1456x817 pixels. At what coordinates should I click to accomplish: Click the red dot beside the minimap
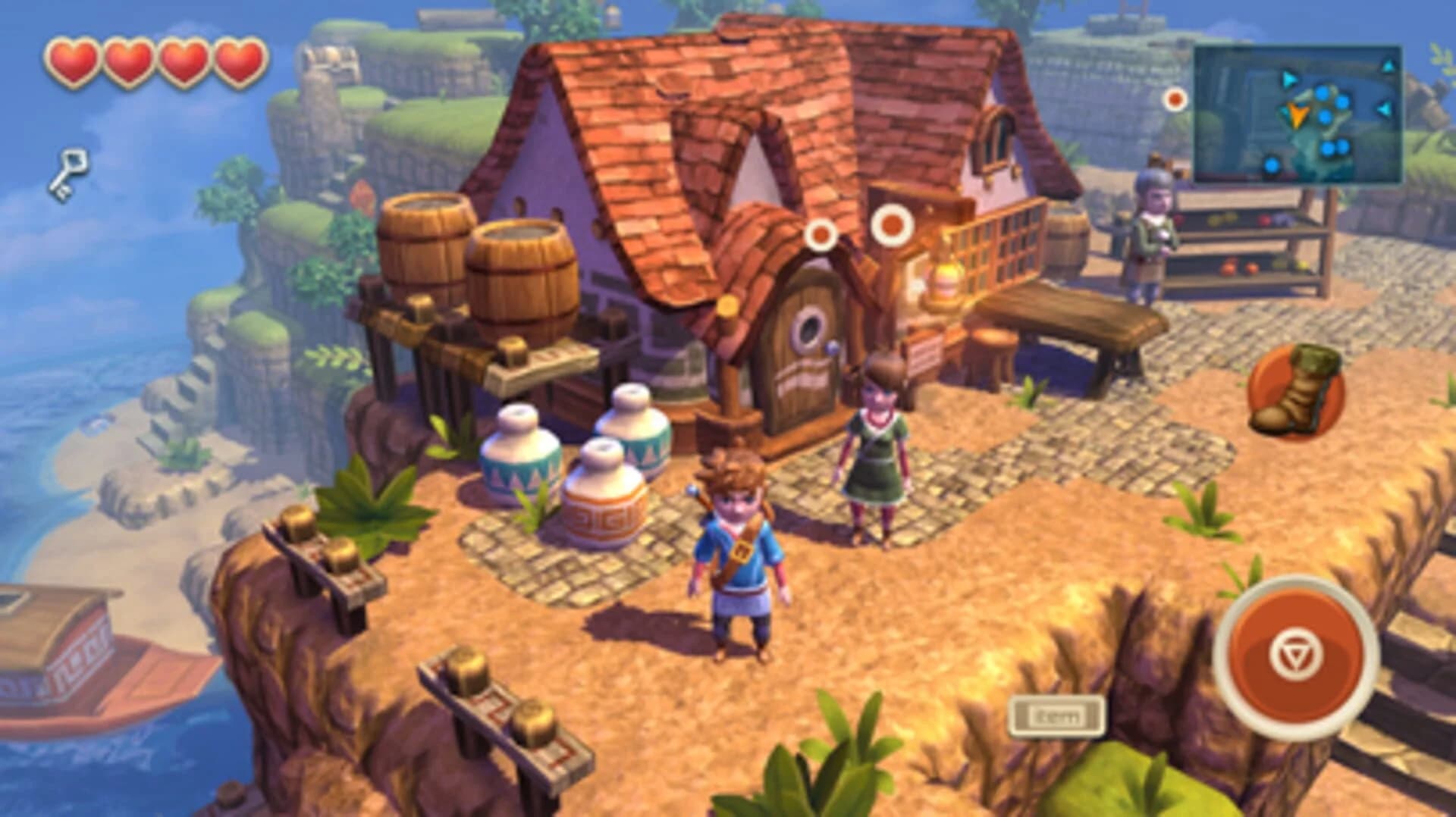point(1177,99)
